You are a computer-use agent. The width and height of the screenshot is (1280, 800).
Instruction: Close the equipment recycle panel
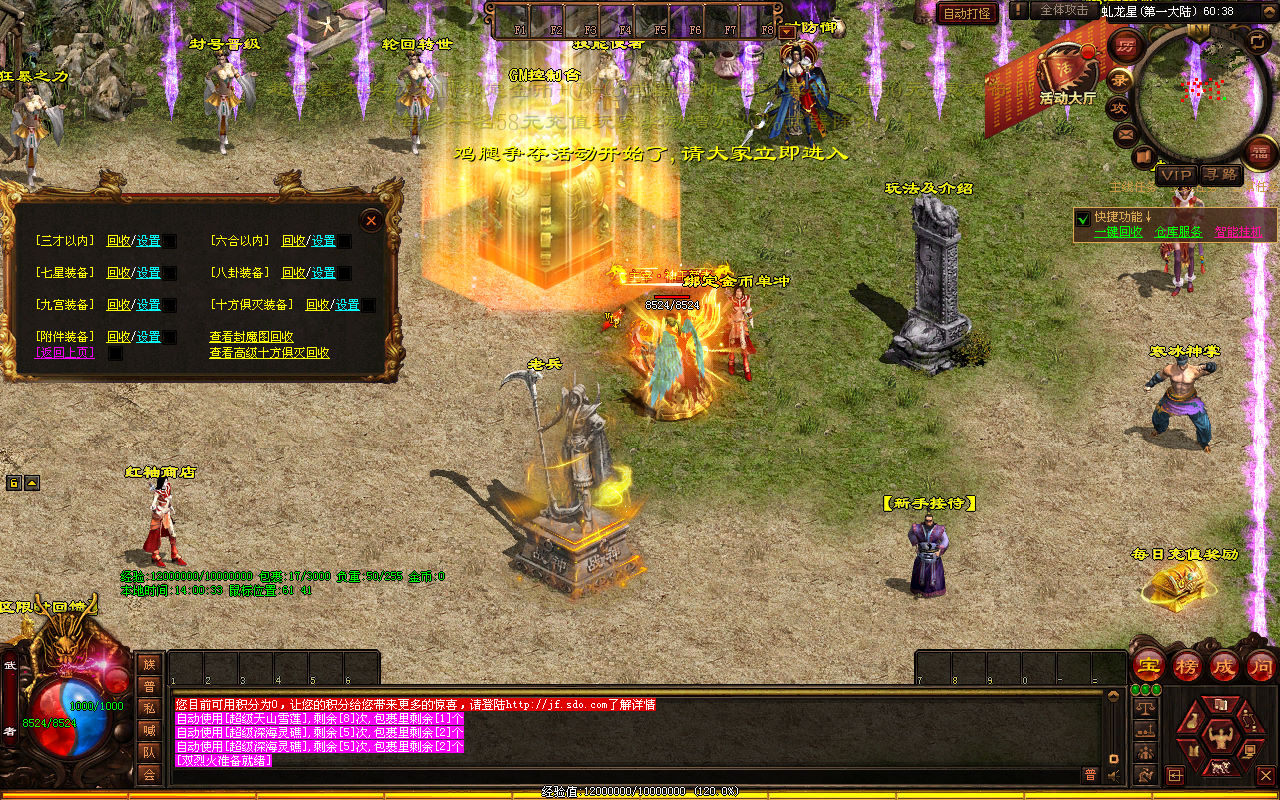[x=371, y=219]
